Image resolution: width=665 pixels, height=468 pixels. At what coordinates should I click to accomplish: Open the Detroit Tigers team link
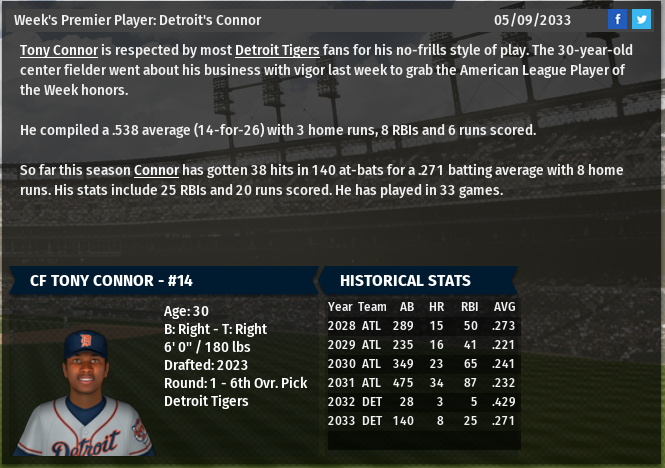(x=277, y=50)
